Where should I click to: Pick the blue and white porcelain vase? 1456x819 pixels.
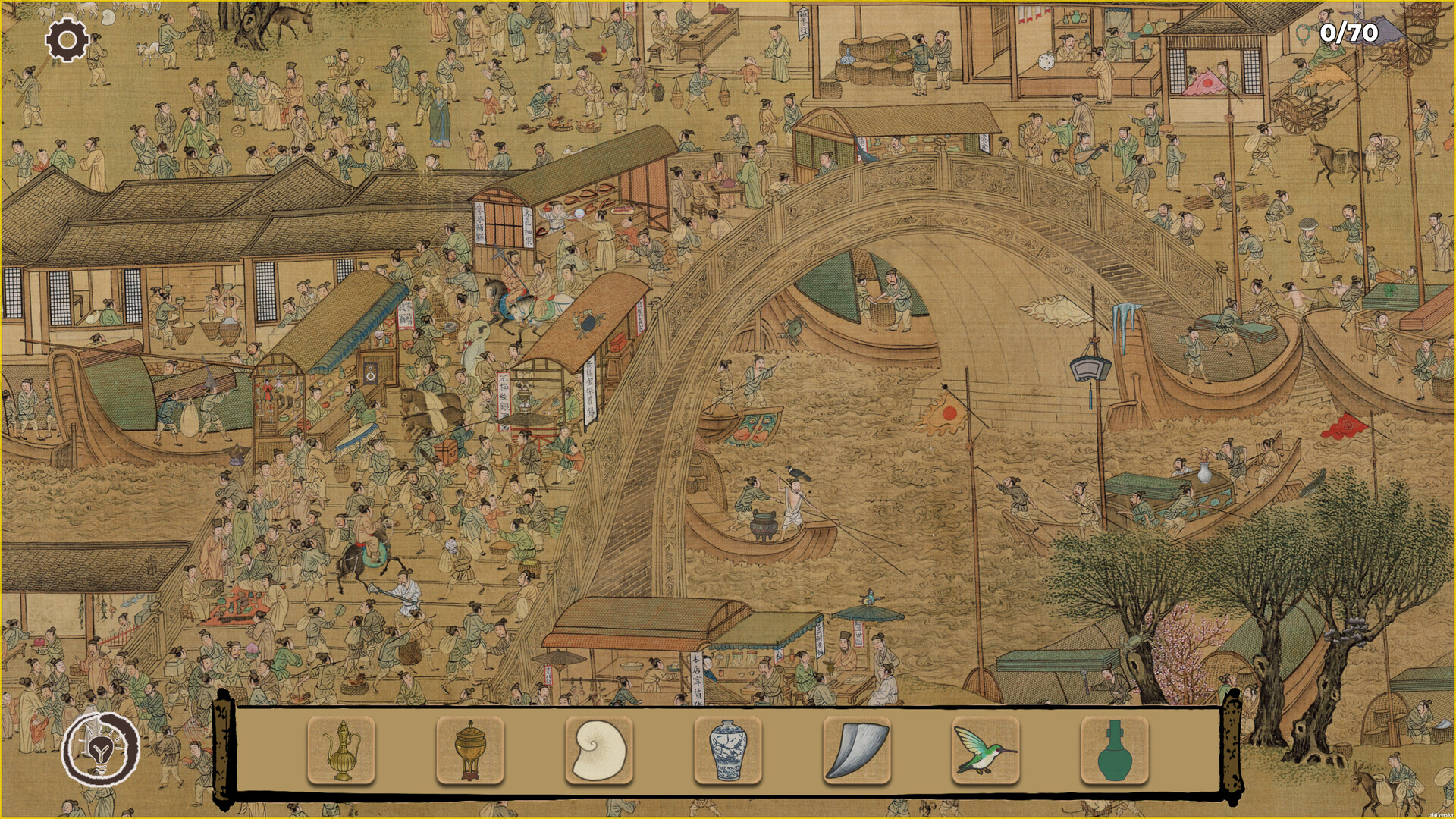click(x=728, y=750)
